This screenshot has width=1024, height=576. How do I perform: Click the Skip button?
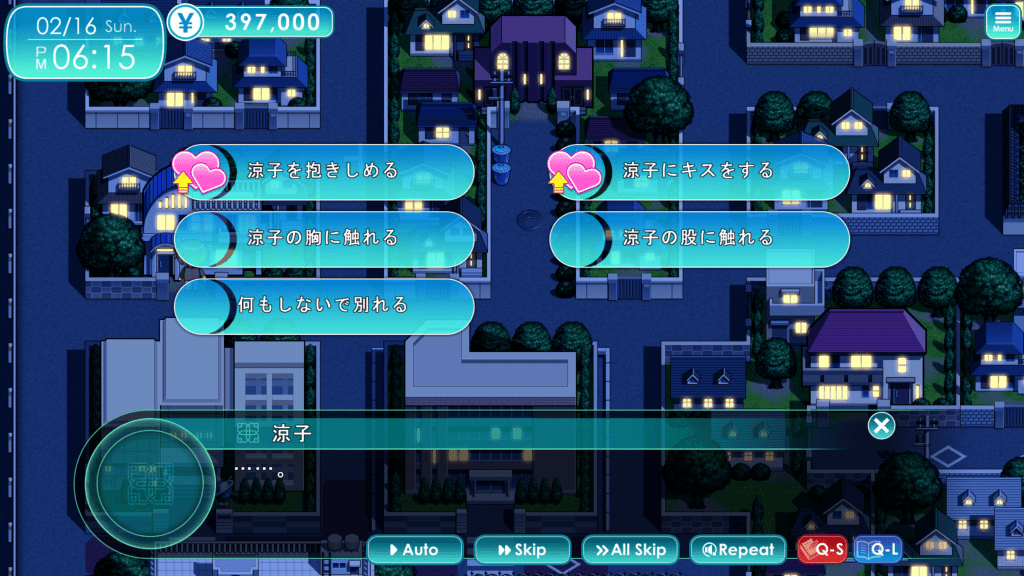point(522,550)
